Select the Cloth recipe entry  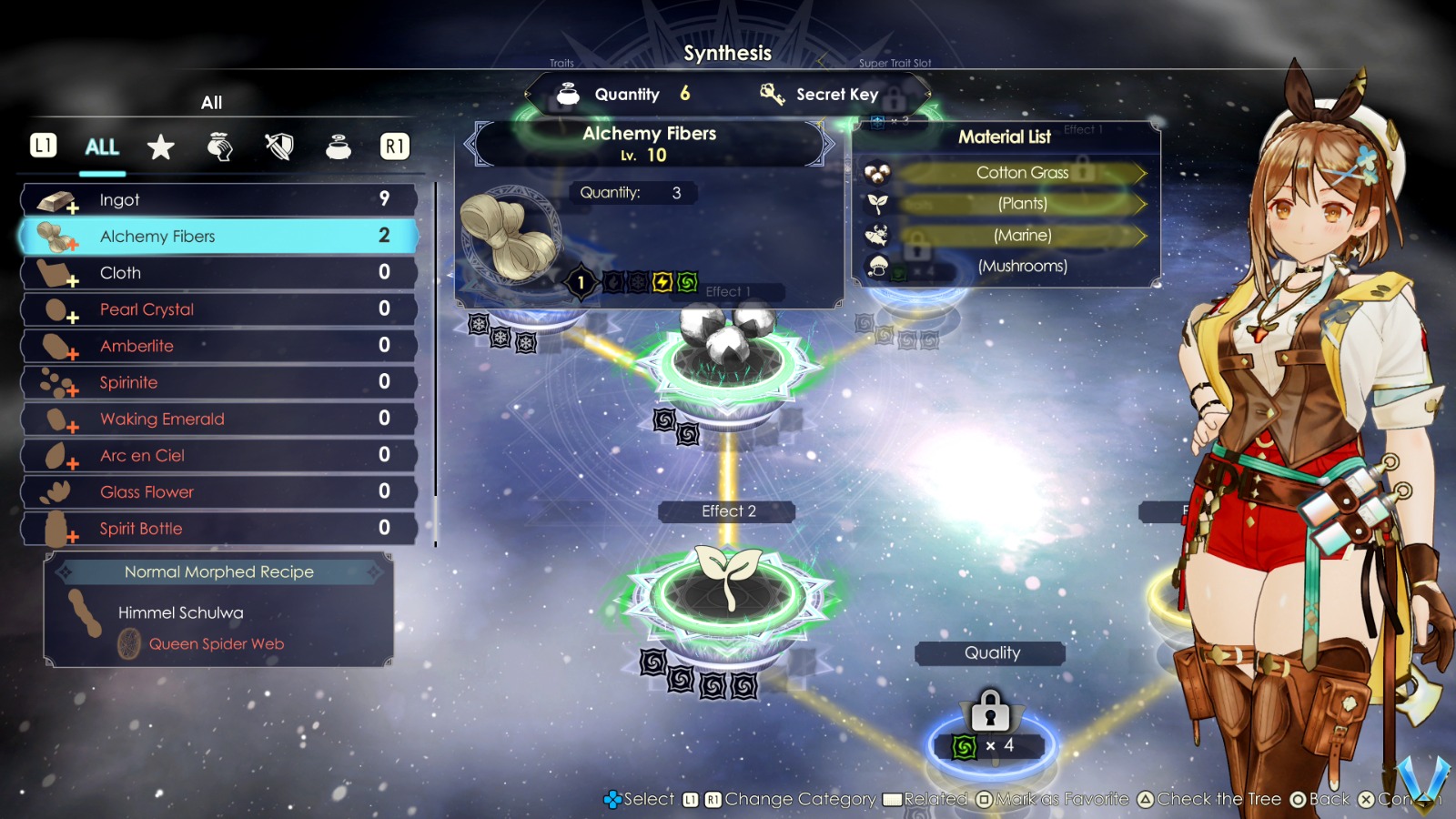coord(218,273)
